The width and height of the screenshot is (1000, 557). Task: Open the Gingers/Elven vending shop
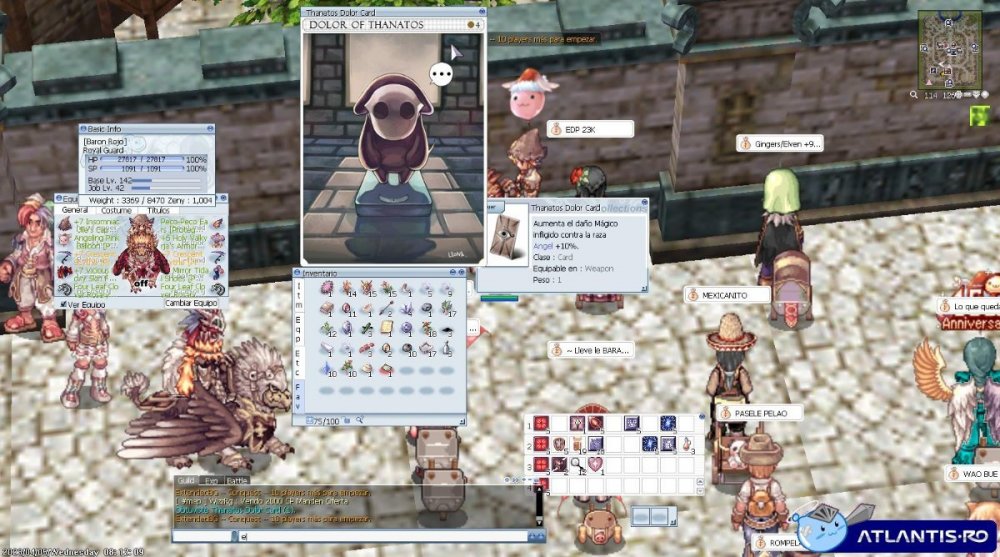[x=780, y=144]
